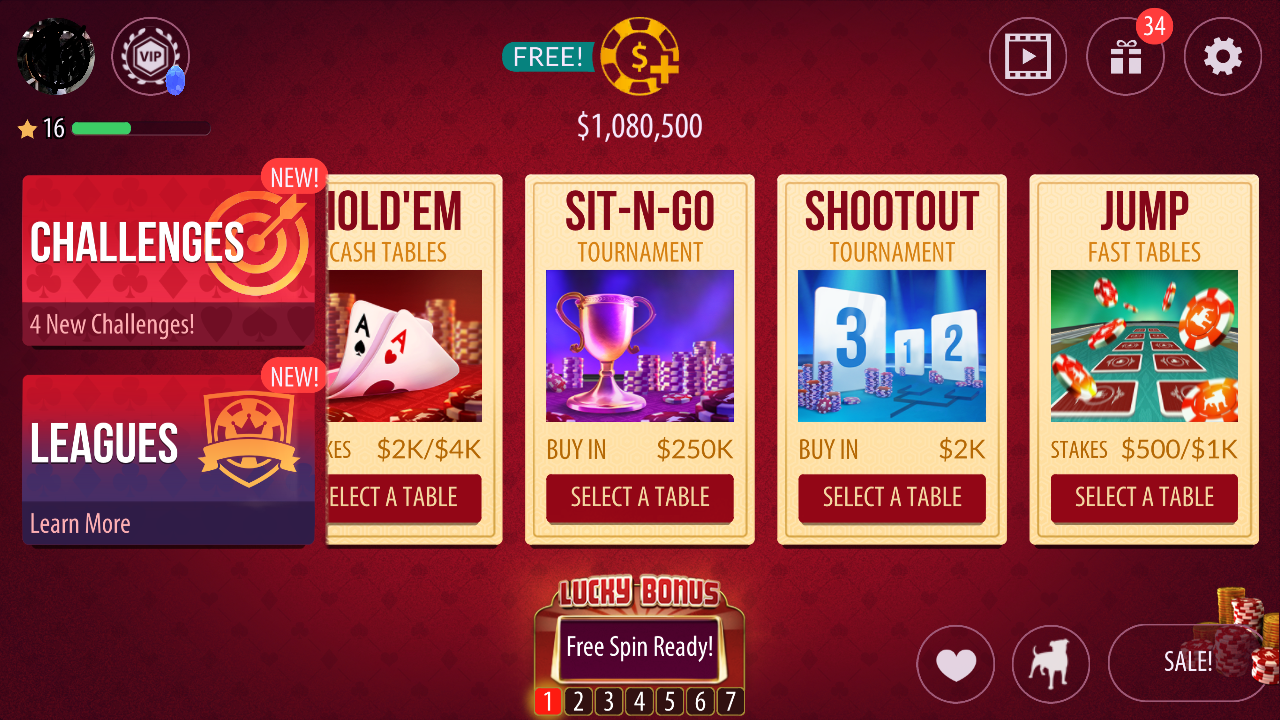Select day 1 on the Lucky Bonus tracker

tap(547, 701)
